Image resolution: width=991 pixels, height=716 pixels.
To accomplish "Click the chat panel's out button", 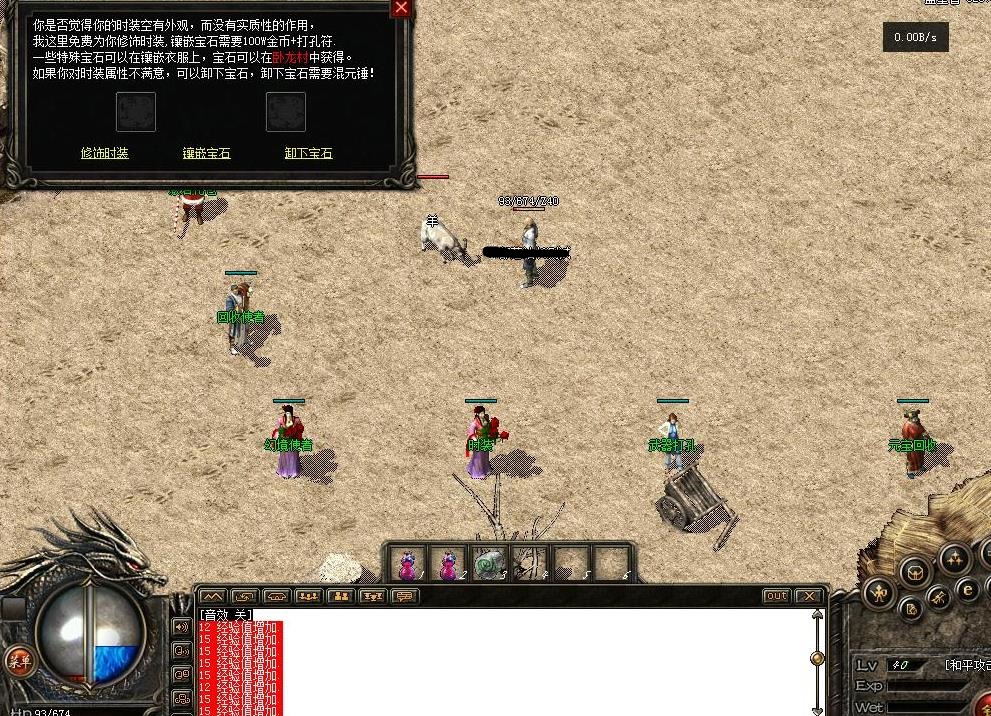I will click(x=776, y=596).
